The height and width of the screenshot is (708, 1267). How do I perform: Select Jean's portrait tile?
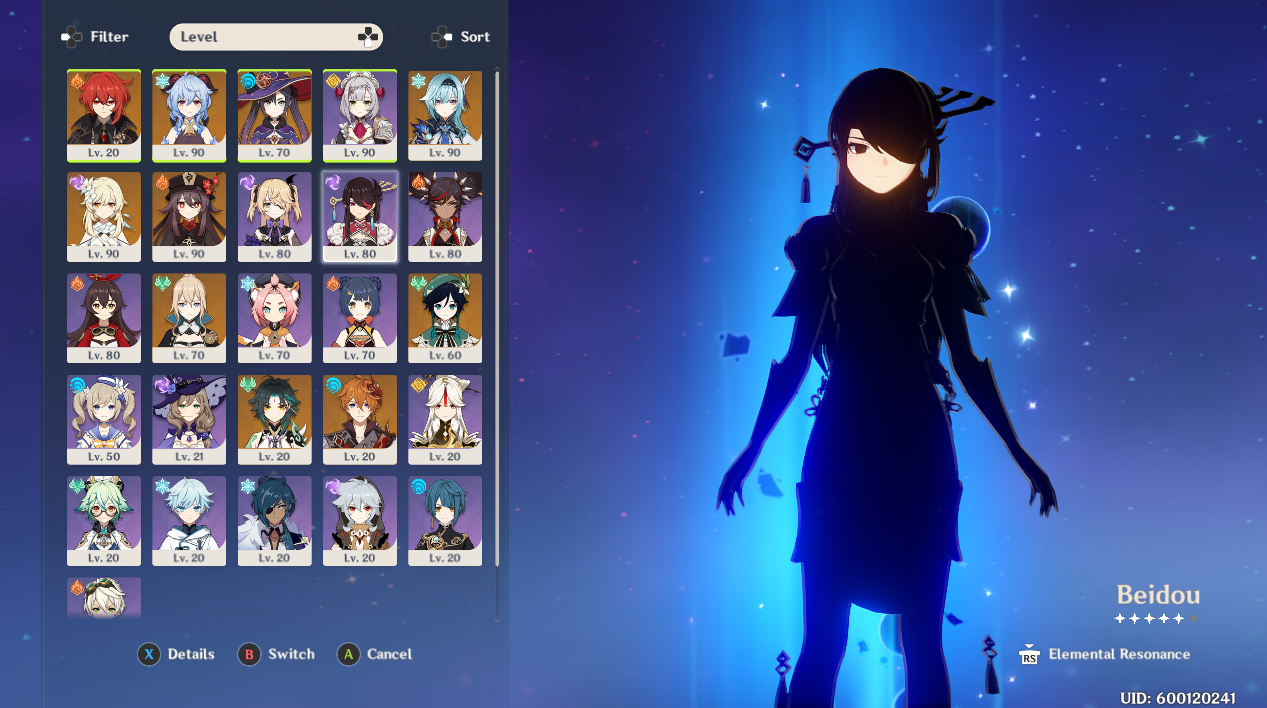point(189,318)
